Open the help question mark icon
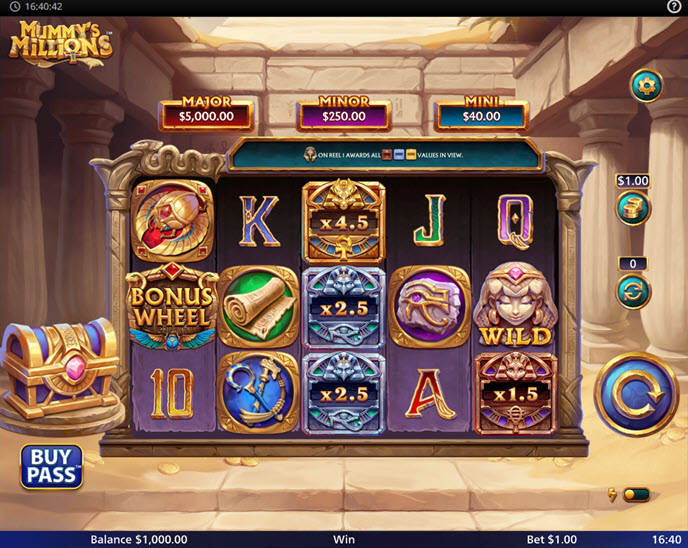This screenshot has width=688, height=548. click(x=674, y=7)
